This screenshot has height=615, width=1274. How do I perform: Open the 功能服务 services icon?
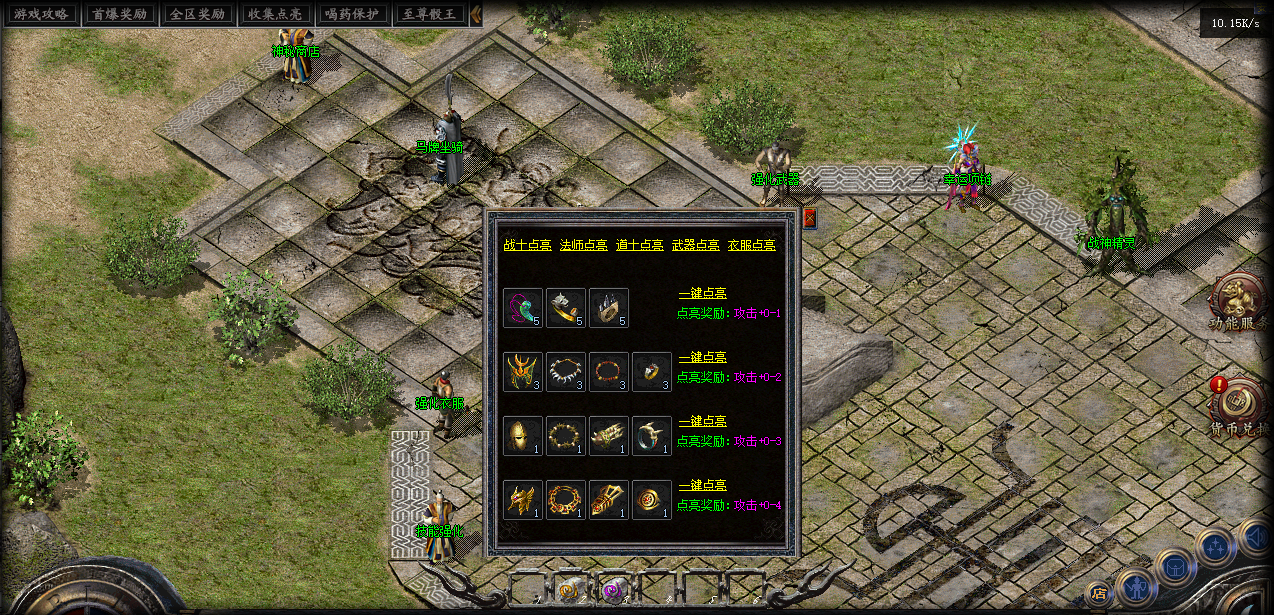tap(1240, 302)
